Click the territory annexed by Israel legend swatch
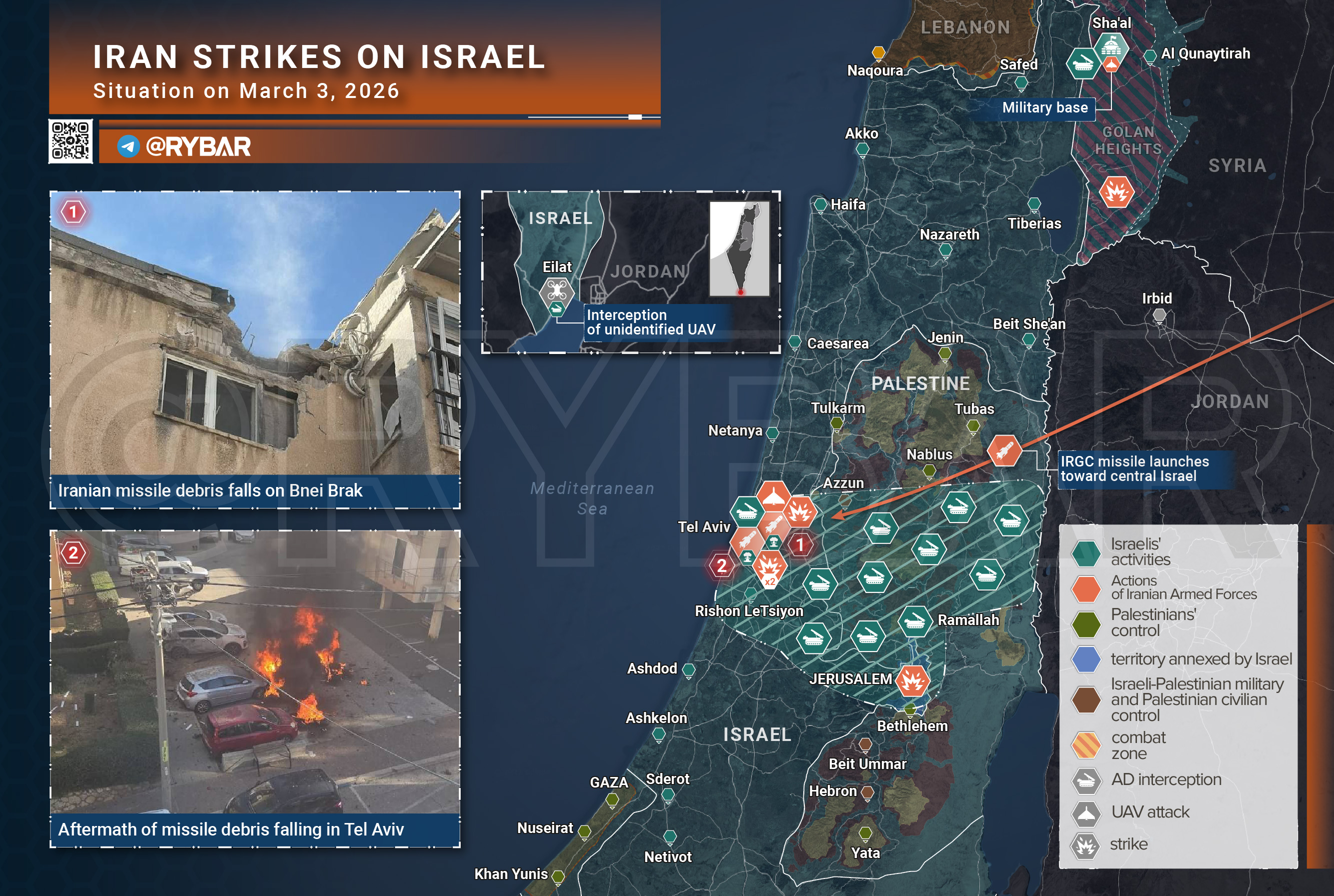 click(1085, 659)
